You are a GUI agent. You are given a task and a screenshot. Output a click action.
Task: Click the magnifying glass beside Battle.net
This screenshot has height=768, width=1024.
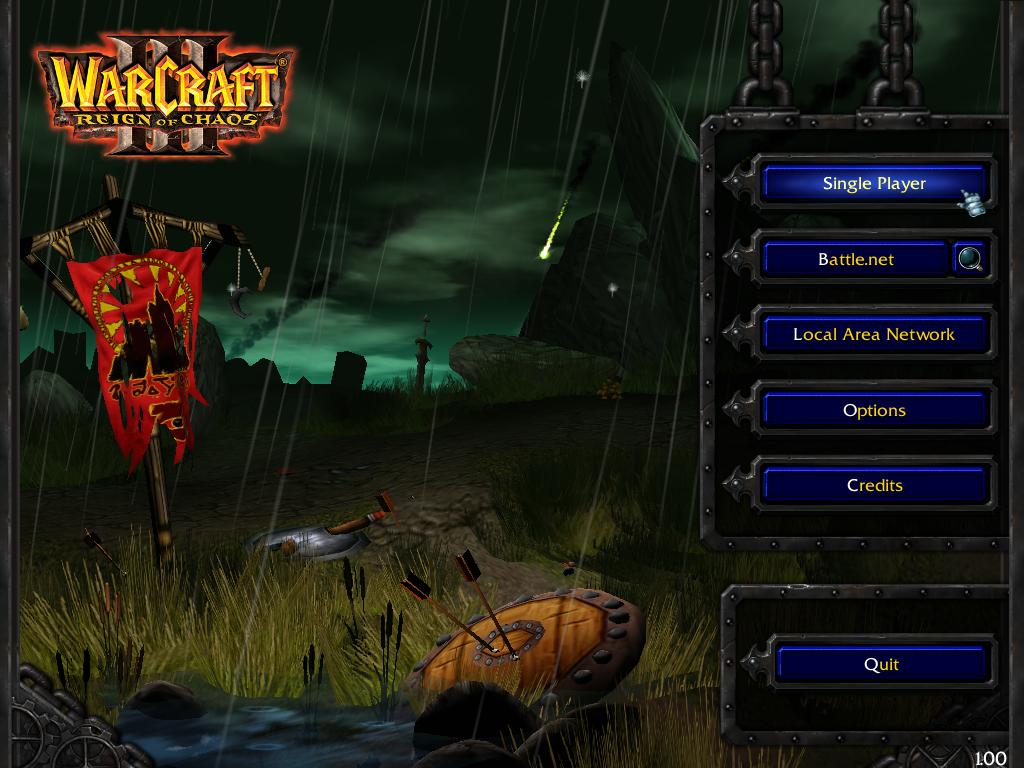tap(970, 260)
